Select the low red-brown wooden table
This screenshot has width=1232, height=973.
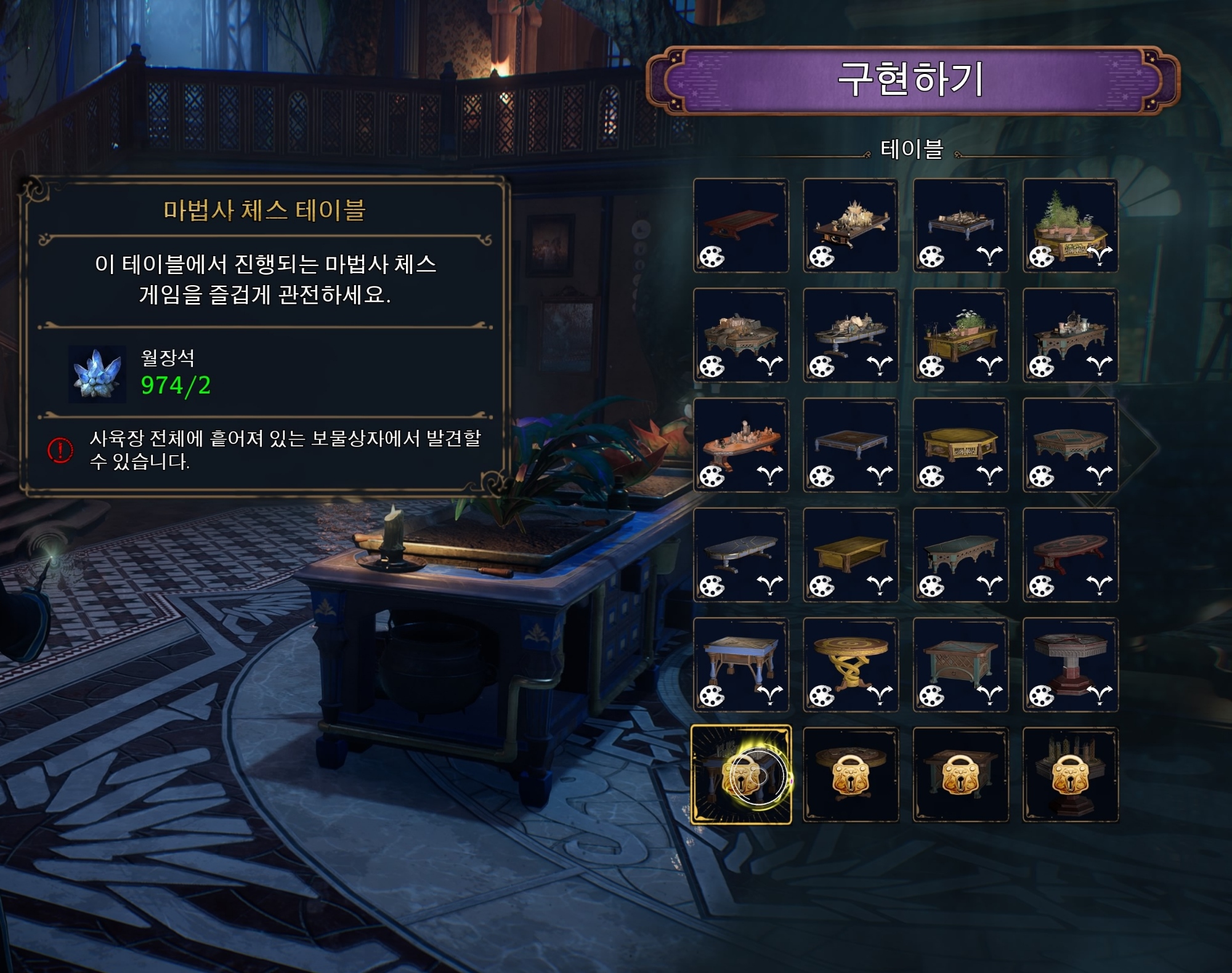pos(741,225)
